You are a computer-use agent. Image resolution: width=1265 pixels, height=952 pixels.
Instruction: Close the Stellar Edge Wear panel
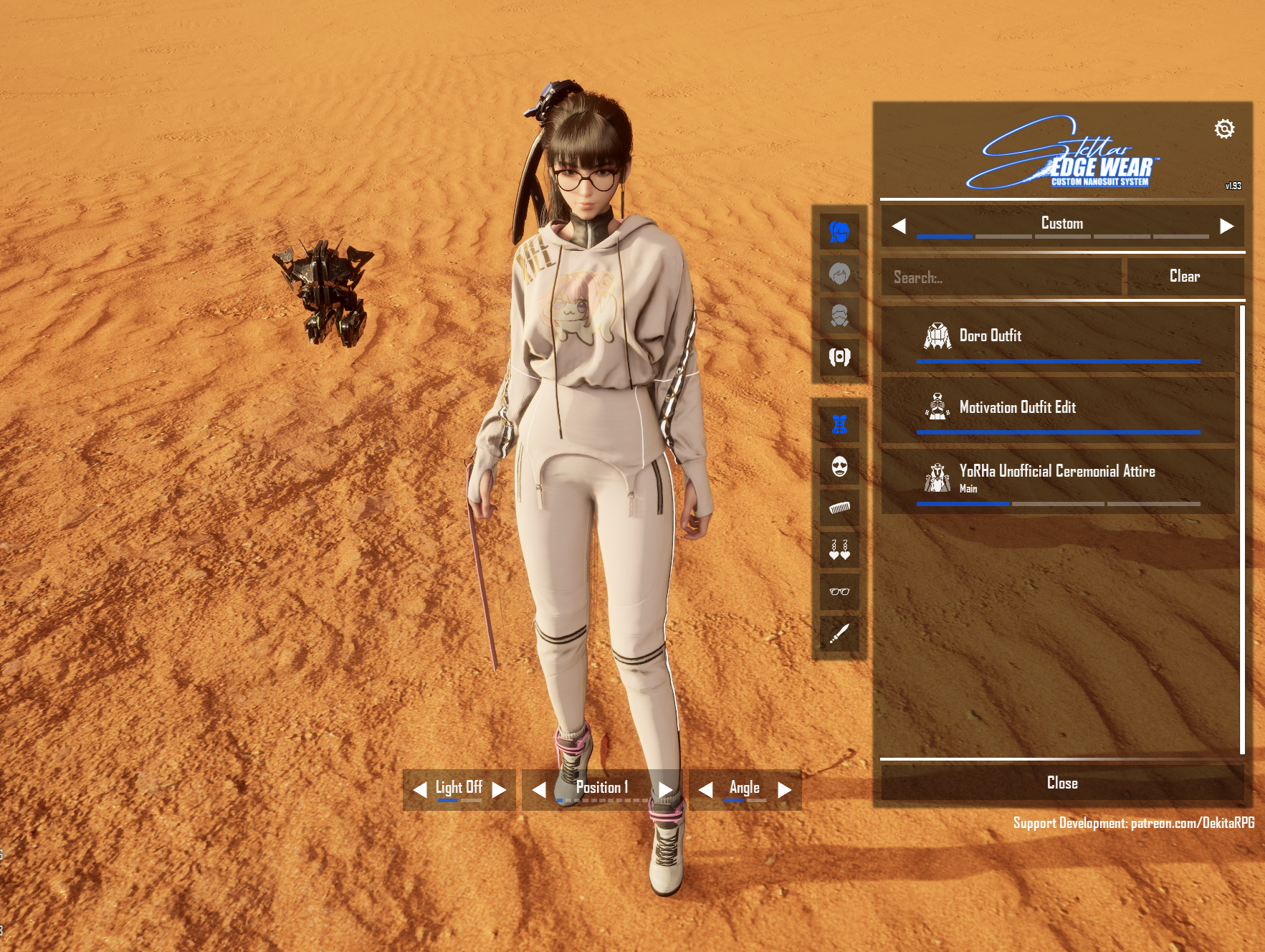[1061, 783]
